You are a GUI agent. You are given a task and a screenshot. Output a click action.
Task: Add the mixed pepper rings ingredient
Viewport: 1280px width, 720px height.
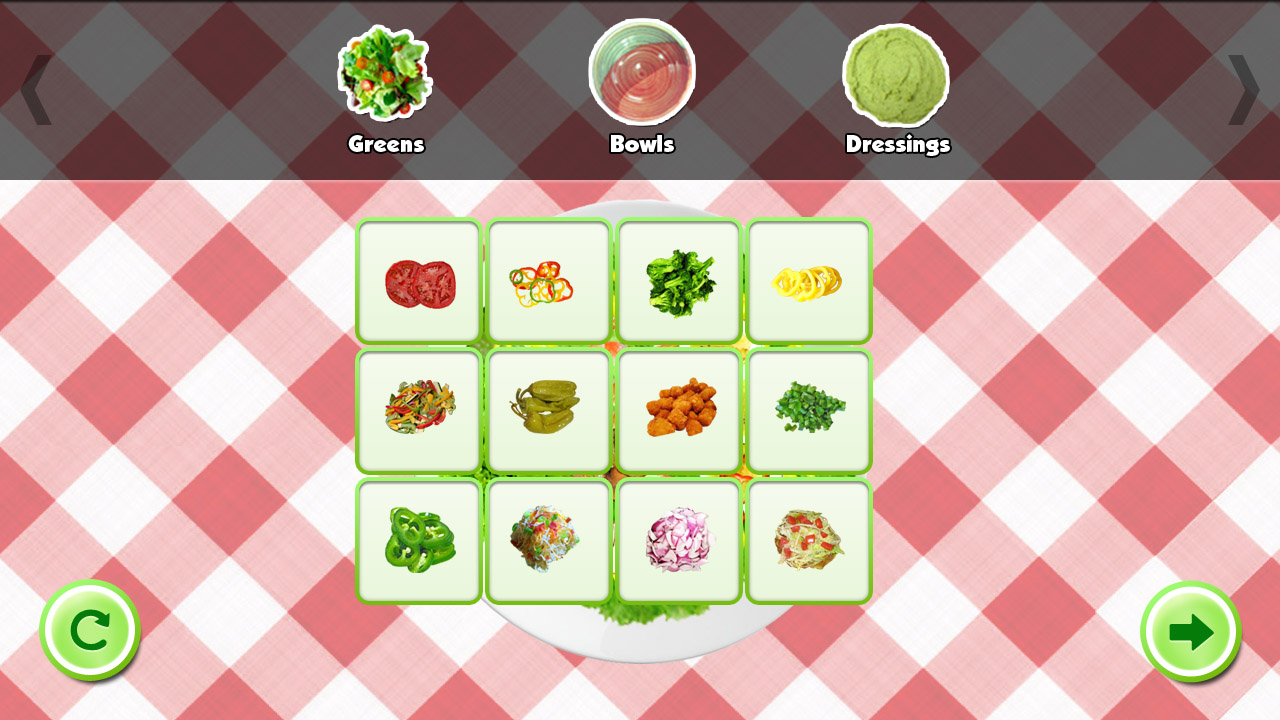coord(548,281)
